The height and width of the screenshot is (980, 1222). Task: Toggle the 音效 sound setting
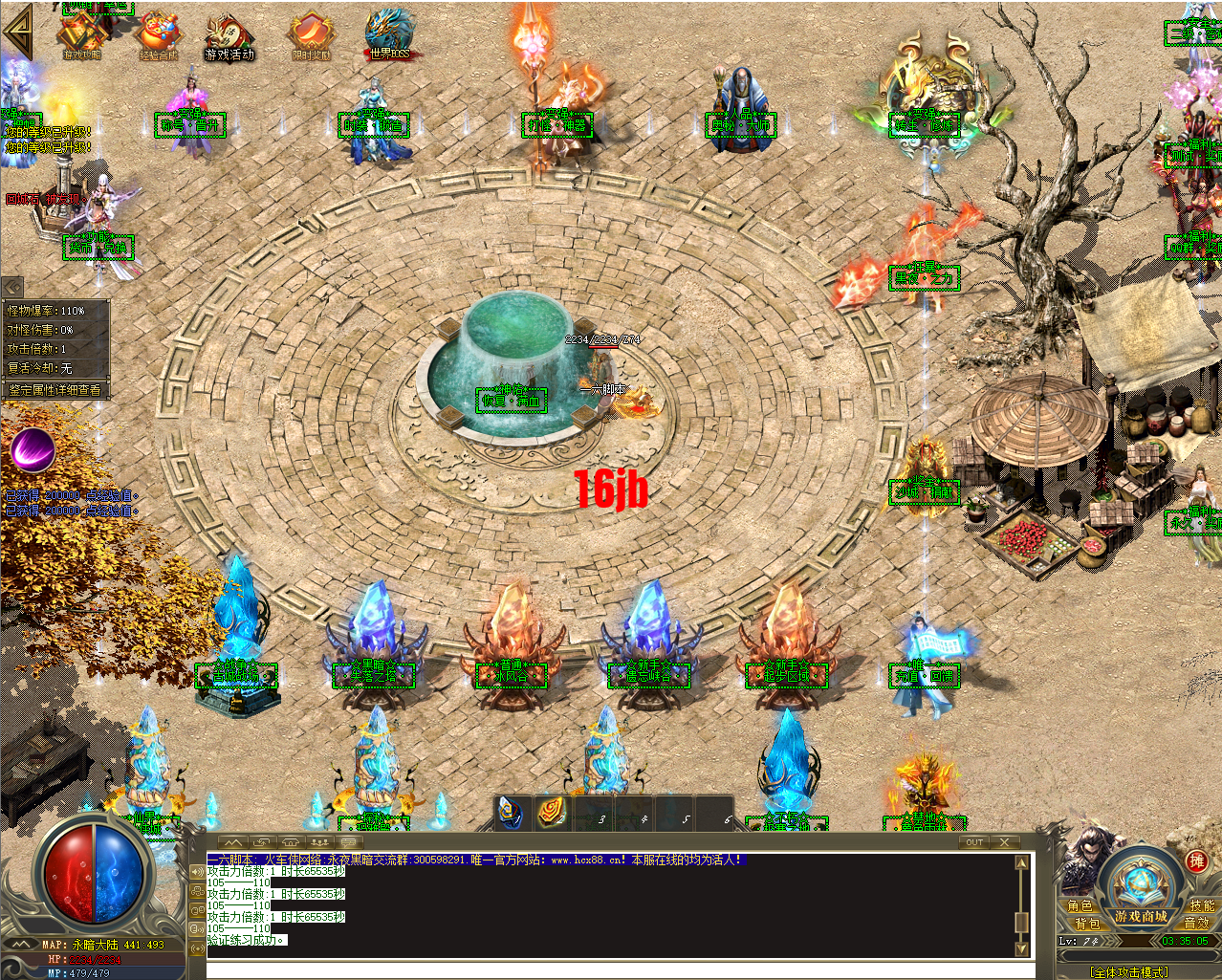[x=1196, y=923]
